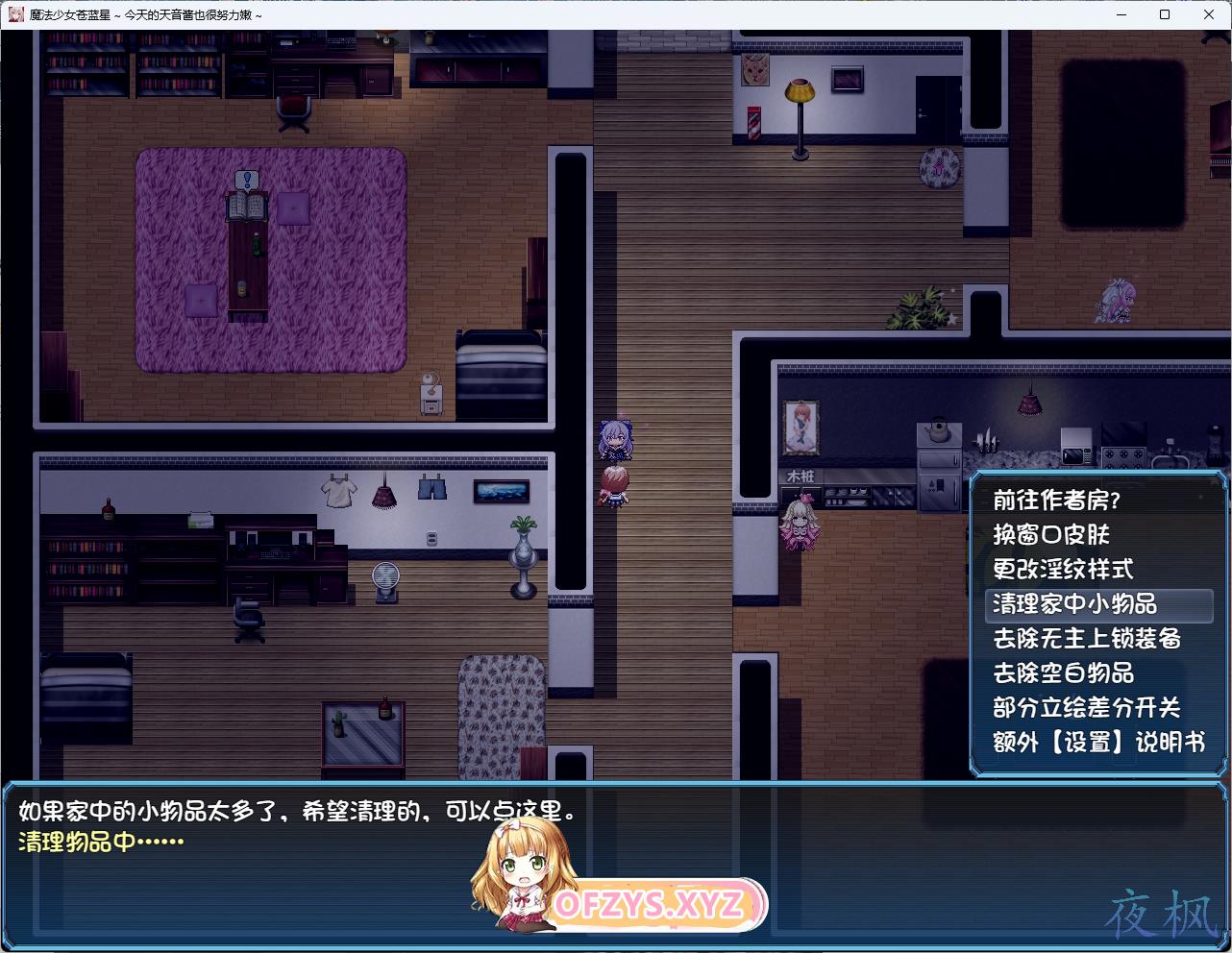Pick the 更改淫纹样式 option

1062,570
